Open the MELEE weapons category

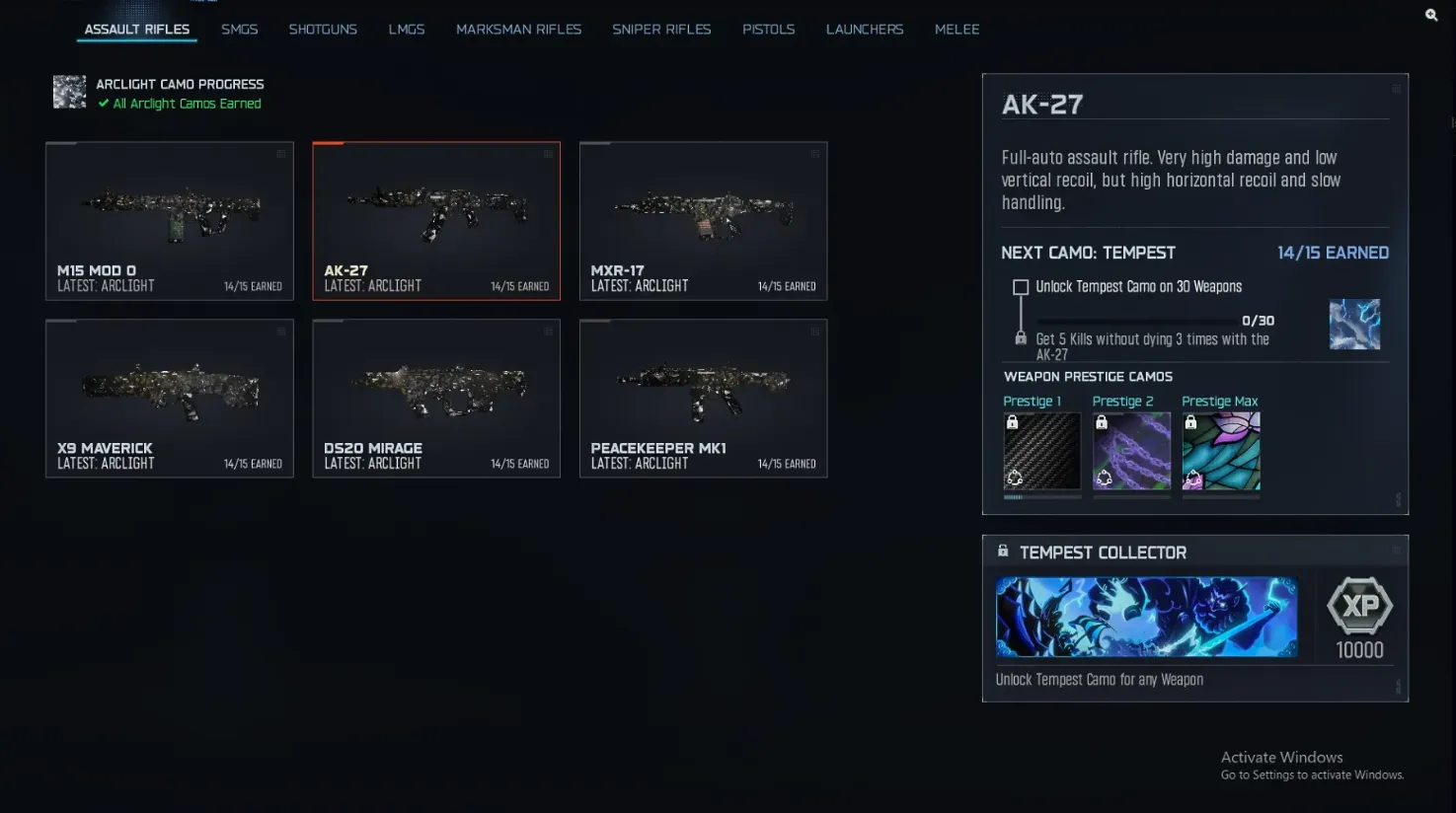pos(956,29)
